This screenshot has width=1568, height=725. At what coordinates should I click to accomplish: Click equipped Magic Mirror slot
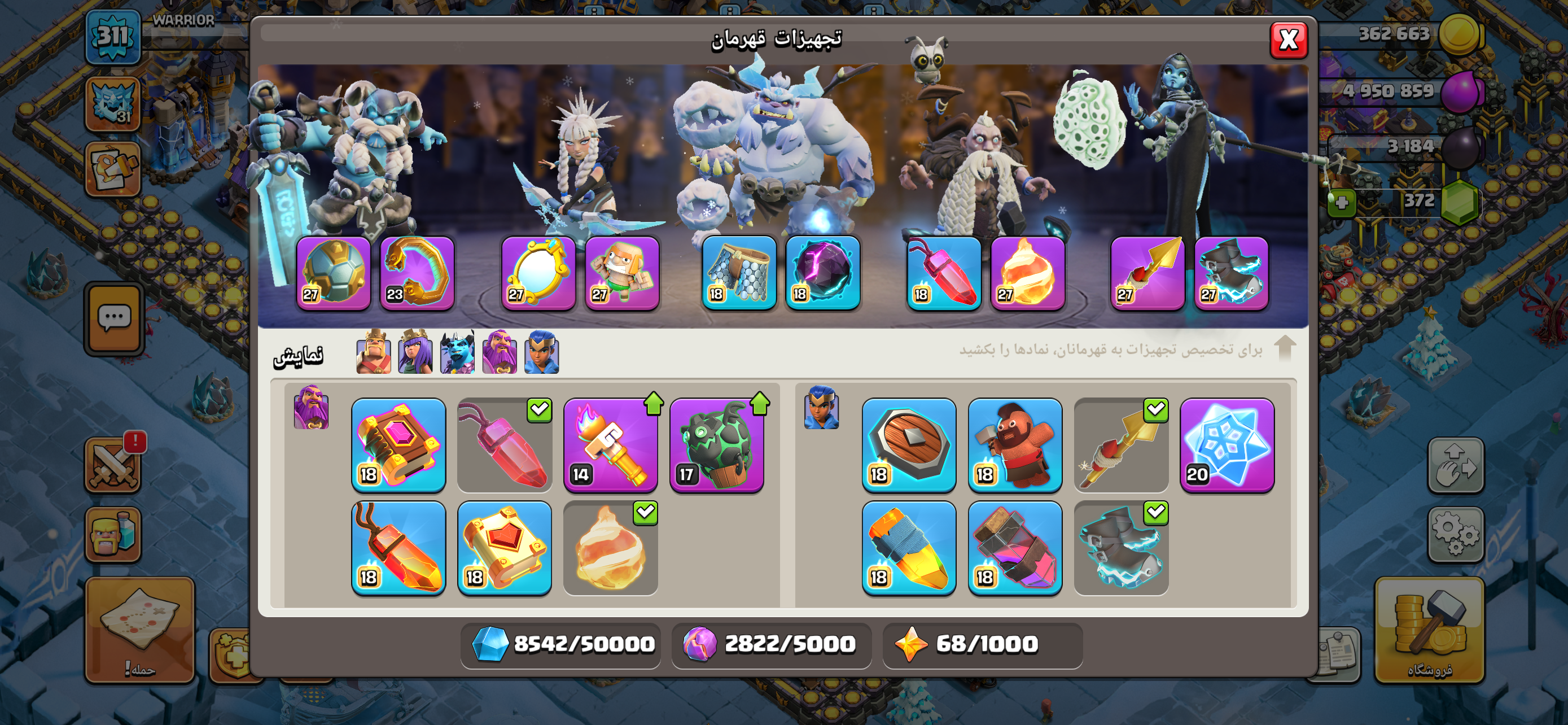[538, 273]
